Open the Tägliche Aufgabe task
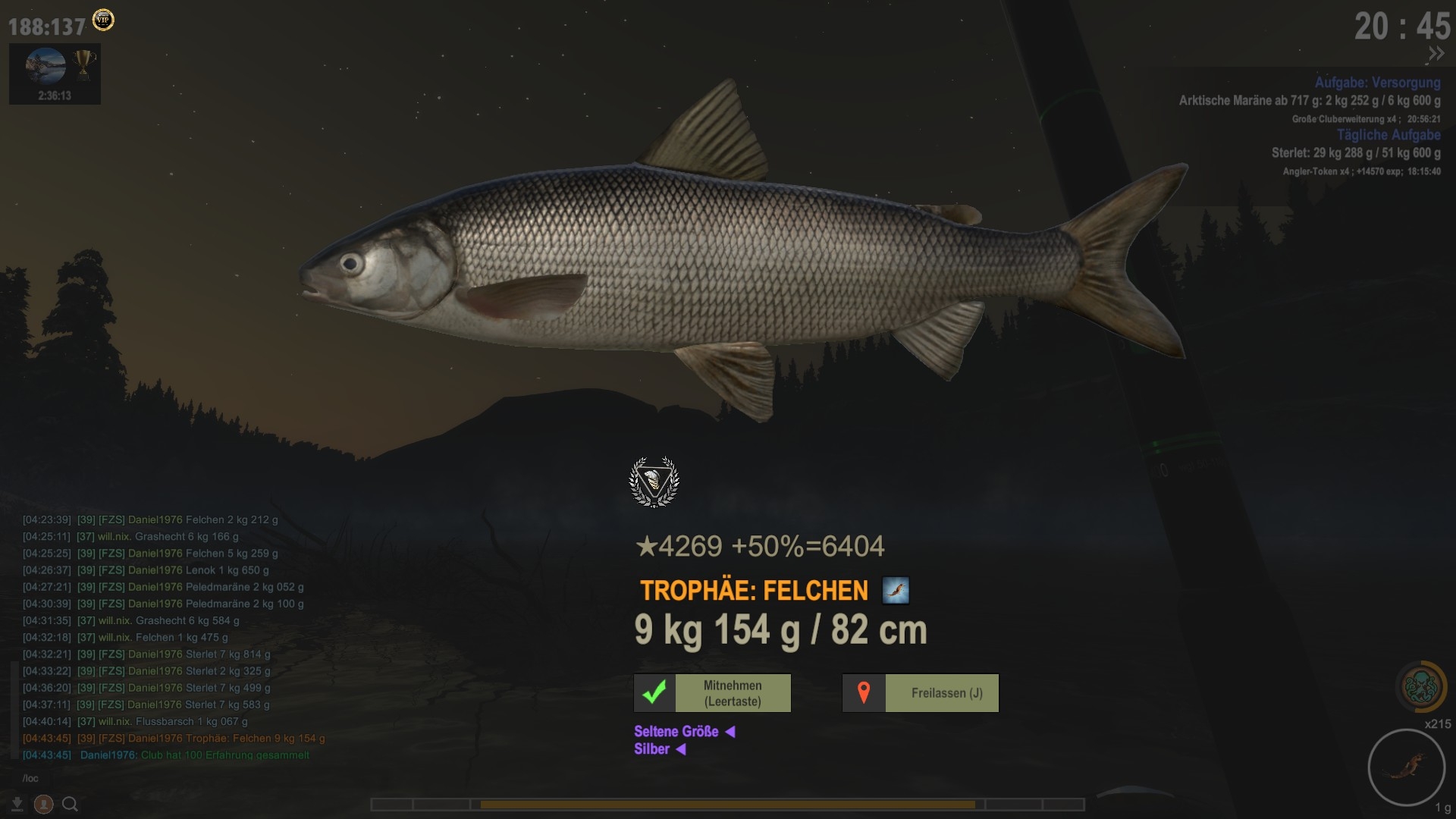1456x819 pixels. click(1388, 135)
